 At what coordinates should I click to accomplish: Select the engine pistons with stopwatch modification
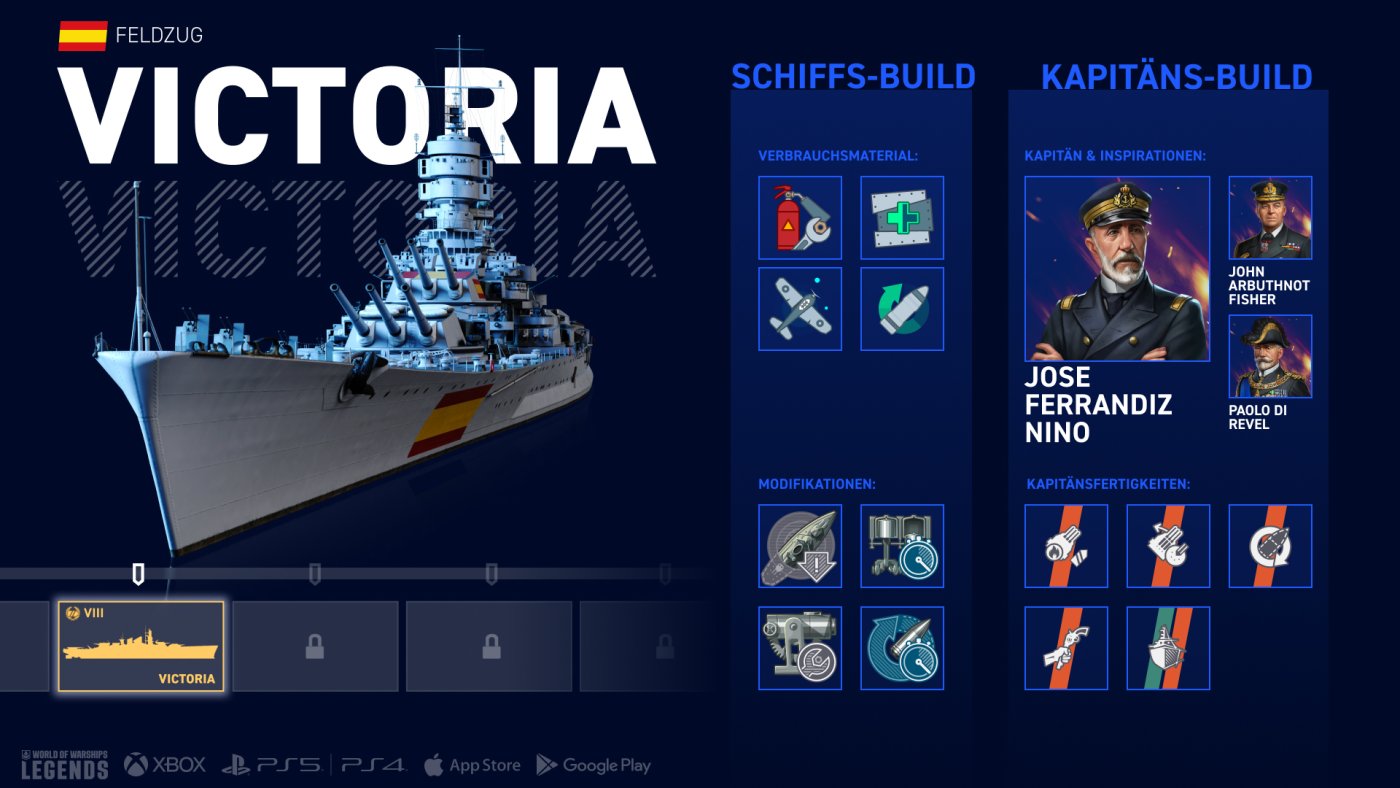pos(902,546)
